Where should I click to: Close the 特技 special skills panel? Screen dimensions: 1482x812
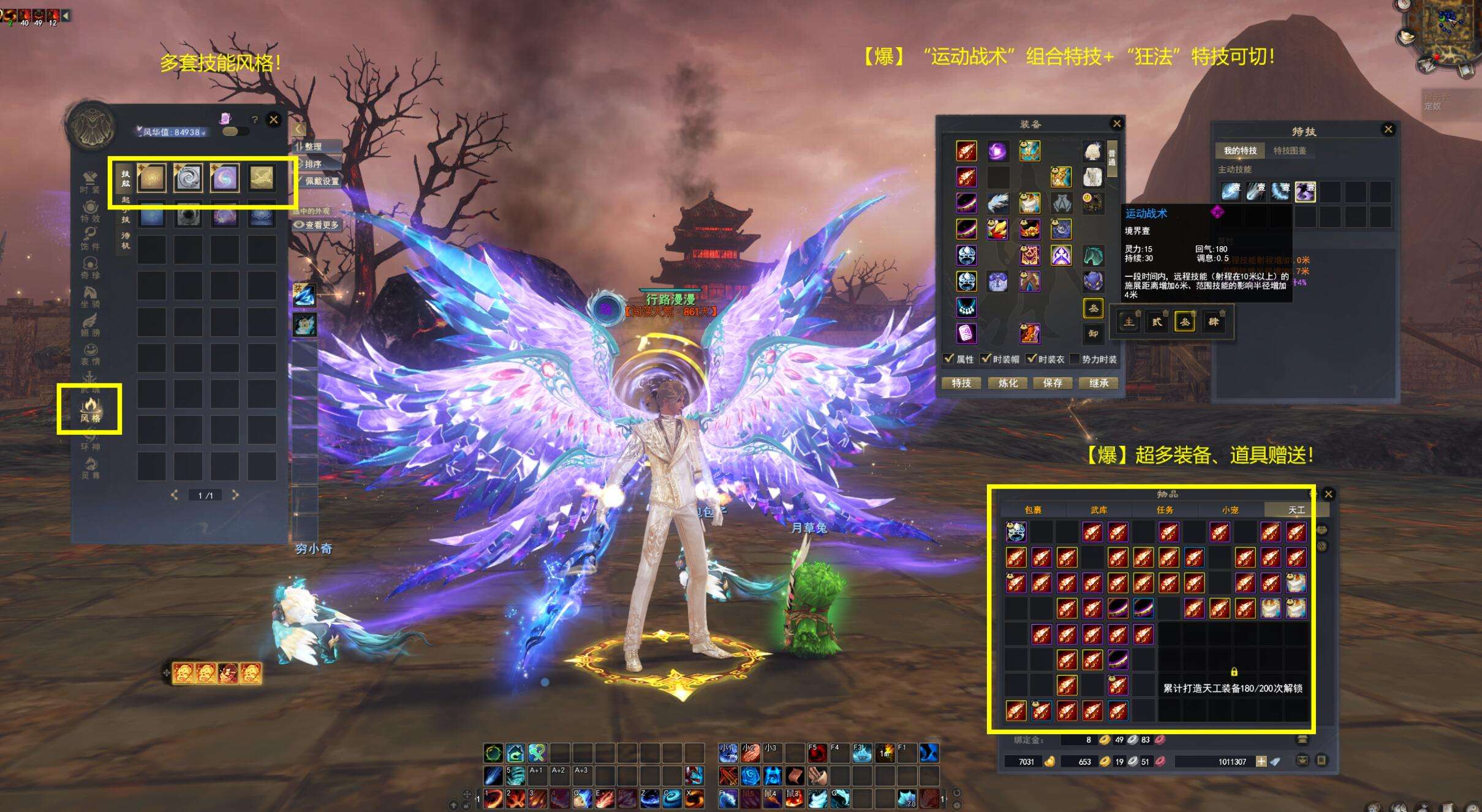tap(1388, 129)
